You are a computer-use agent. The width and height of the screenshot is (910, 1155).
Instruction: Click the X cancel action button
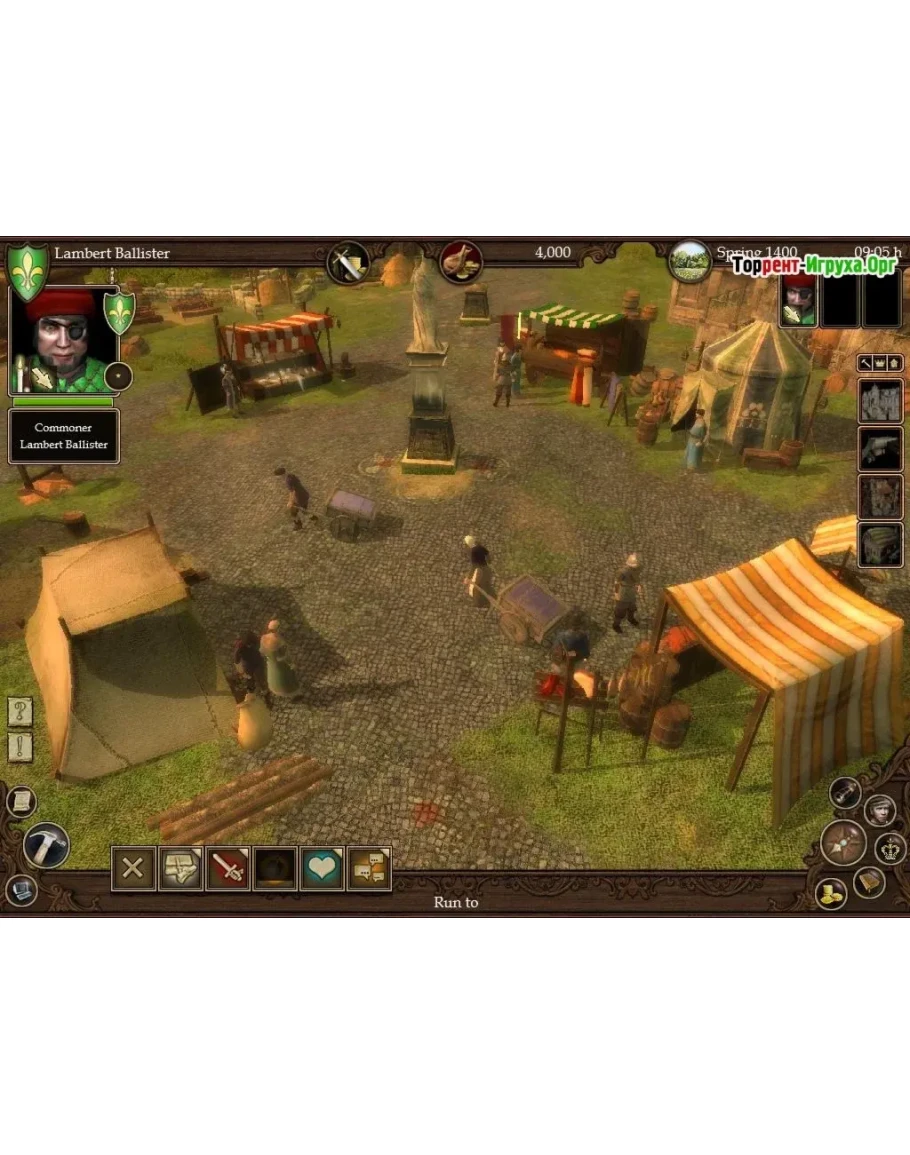point(133,868)
